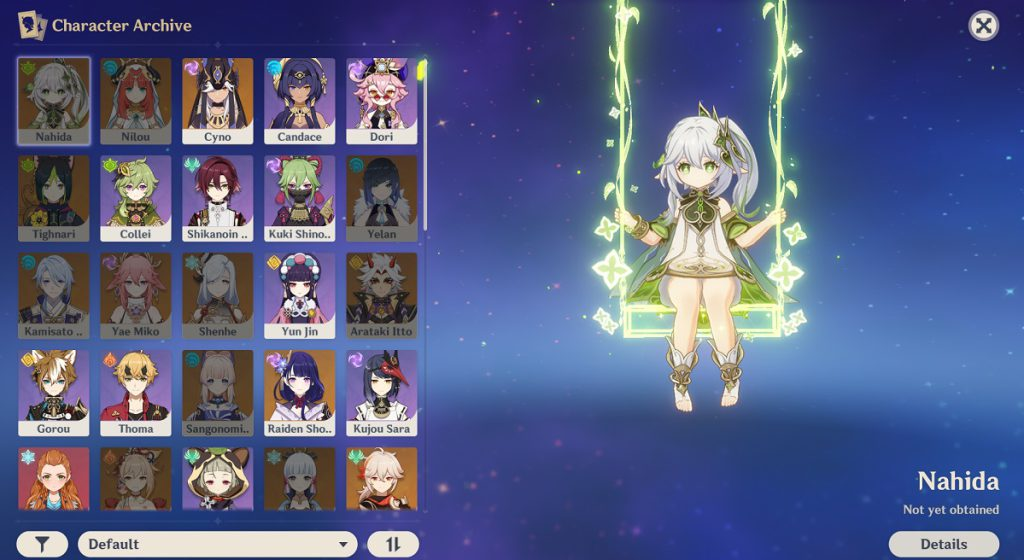Image resolution: width=1024 pixels, height=560 pixels.
Task: Select Yae Miko's character card
Action: (136, 295)
